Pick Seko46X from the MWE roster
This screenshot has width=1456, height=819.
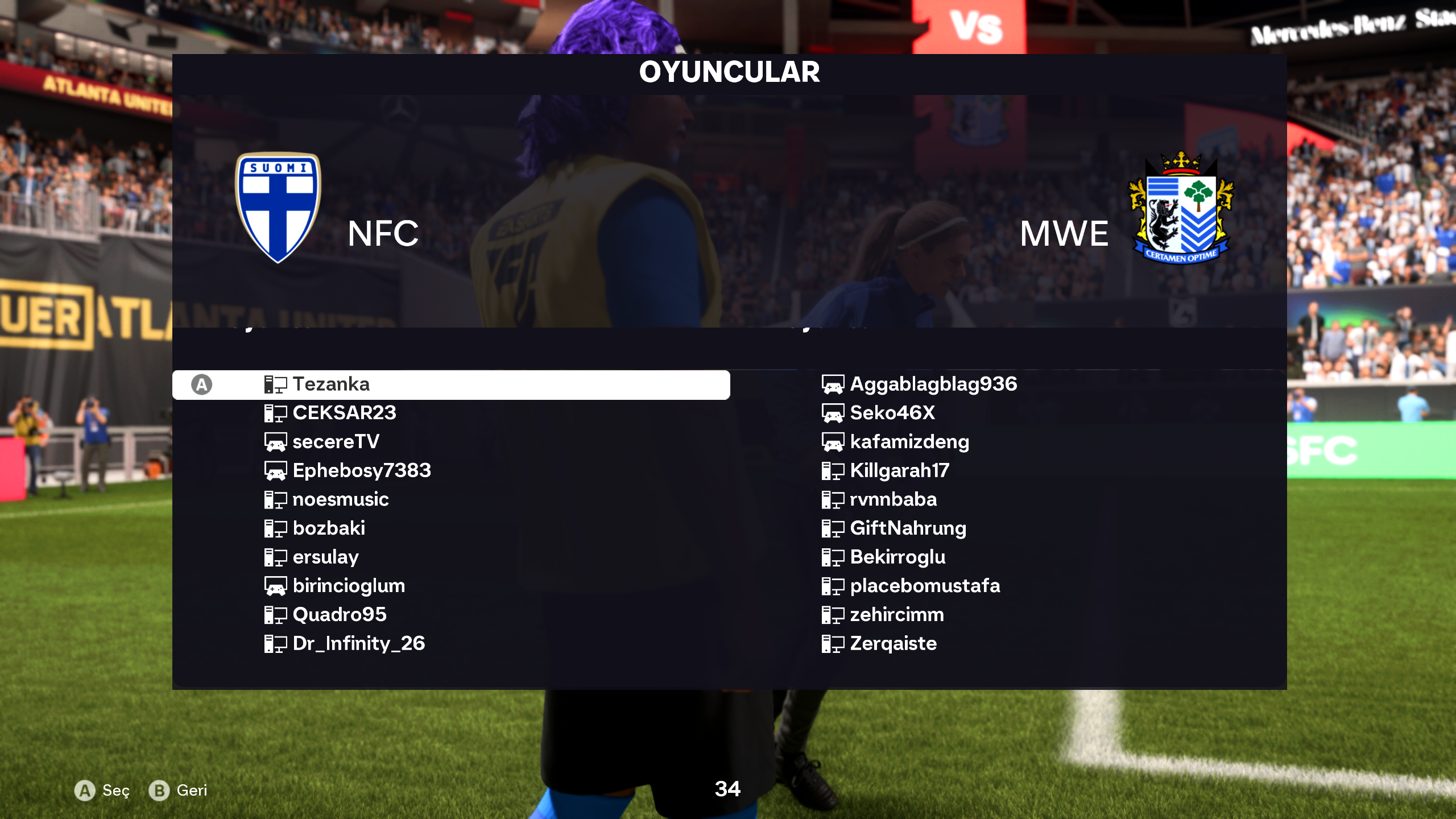892,413
